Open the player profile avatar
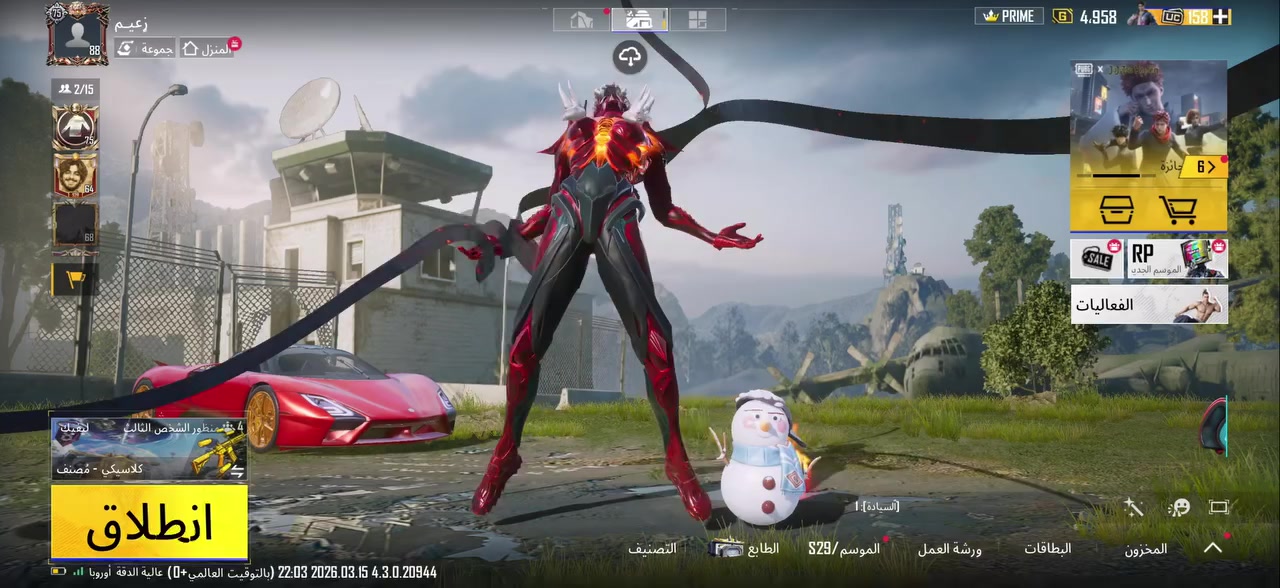Screen dimensions: 1280x588 tap(77, 34)
